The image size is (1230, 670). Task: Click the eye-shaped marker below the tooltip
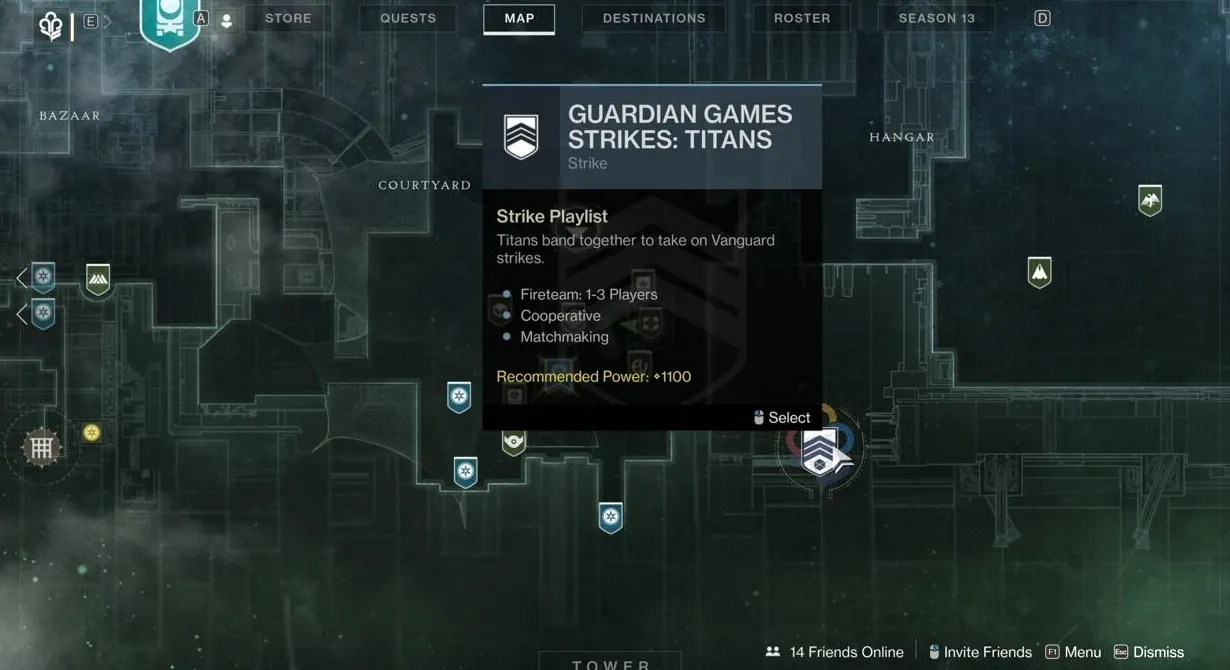(x=514, y=441)
